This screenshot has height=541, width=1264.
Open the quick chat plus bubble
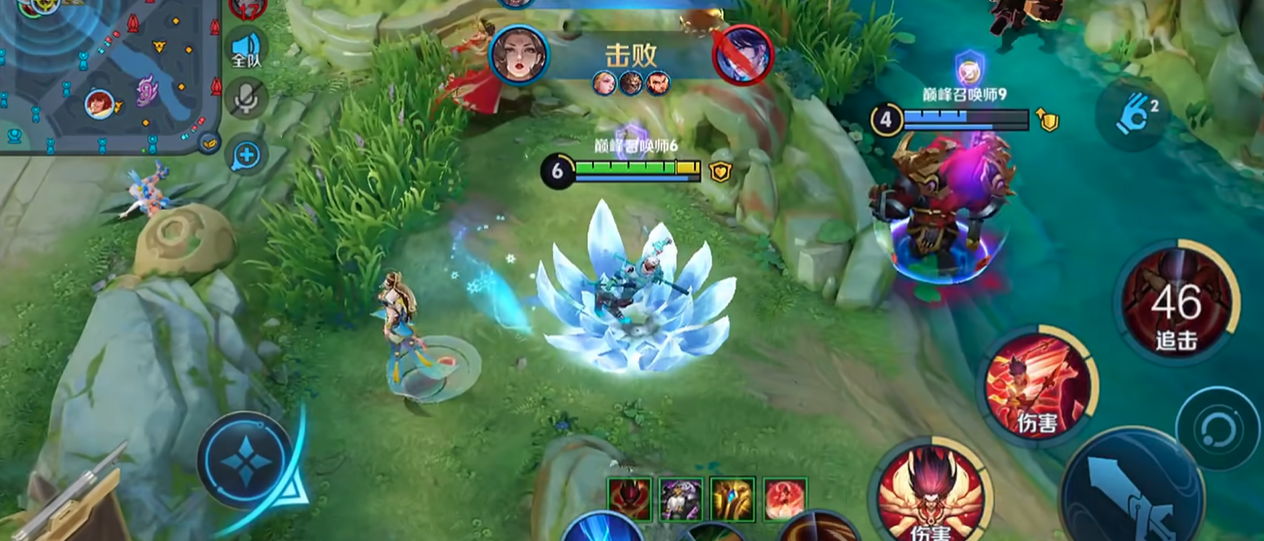point(246,155)
